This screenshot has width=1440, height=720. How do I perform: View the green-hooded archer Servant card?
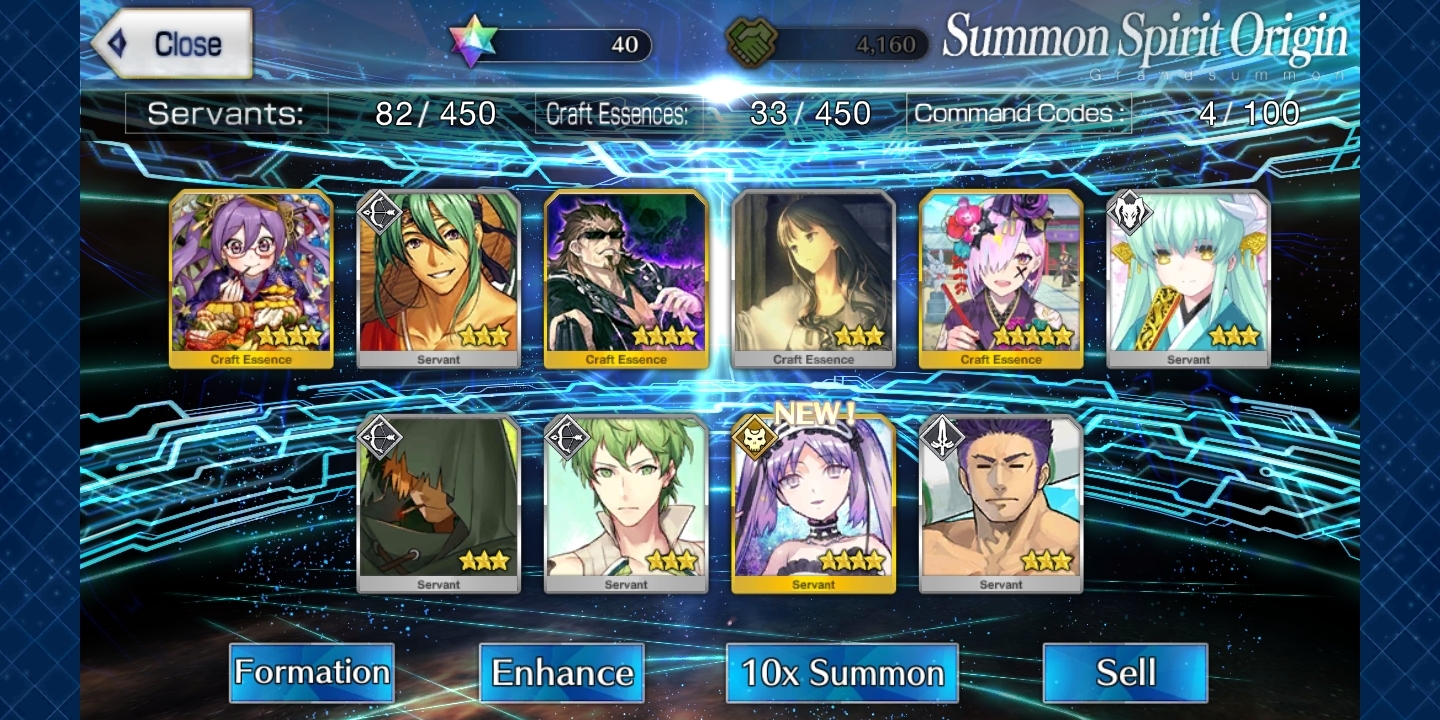(x=439, y=504)
